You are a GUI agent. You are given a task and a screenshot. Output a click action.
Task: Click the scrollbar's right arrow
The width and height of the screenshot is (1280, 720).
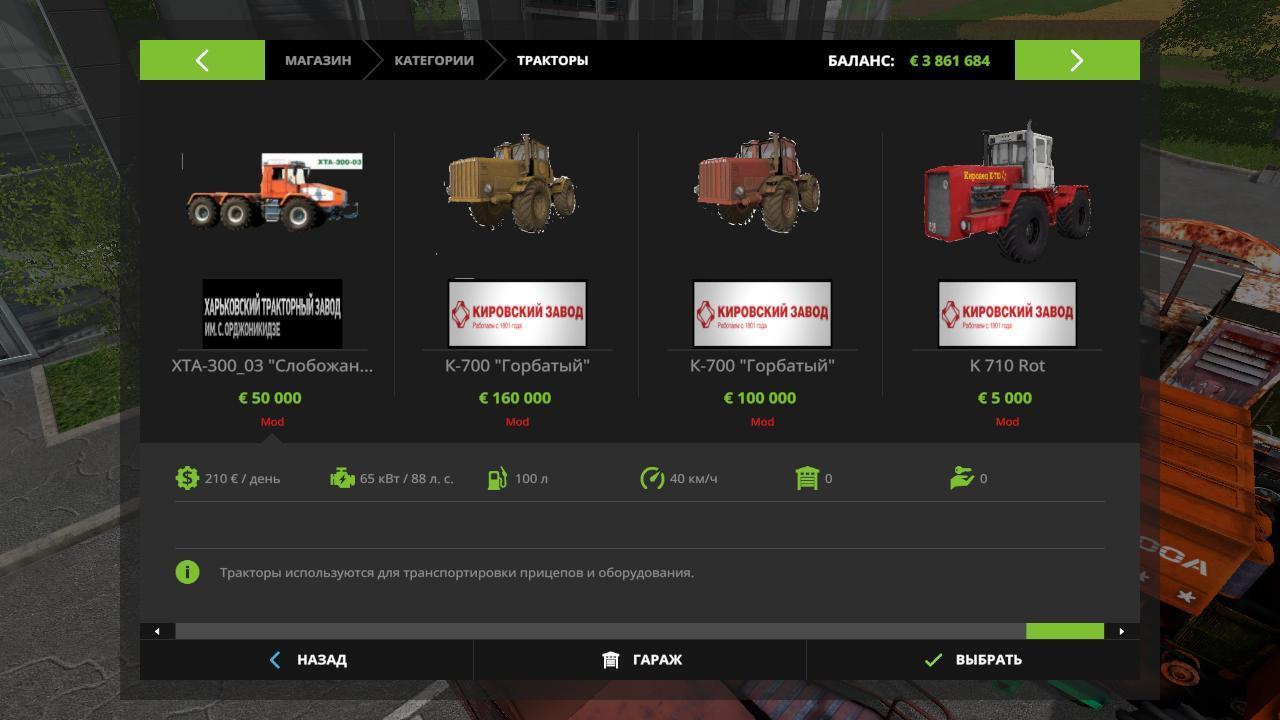[x=1121, y=631]
